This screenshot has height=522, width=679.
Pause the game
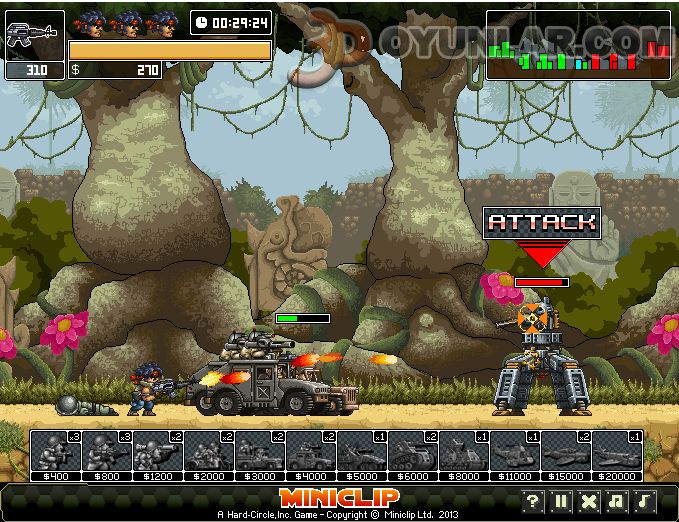pyautogui.click(x=562, y=501)
